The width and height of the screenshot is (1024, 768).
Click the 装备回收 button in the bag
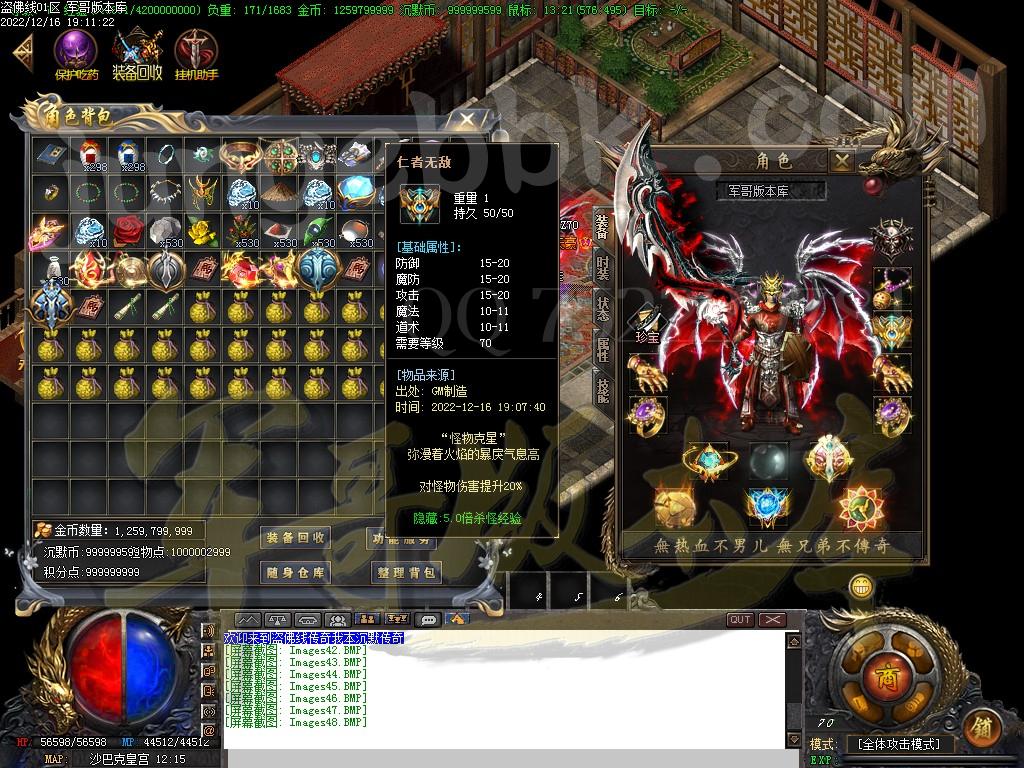tap(295, 538)
